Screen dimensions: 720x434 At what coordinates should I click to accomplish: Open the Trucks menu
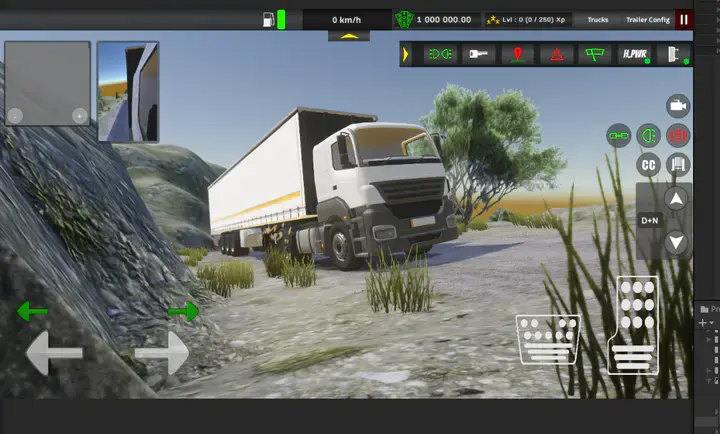[597, 19]
